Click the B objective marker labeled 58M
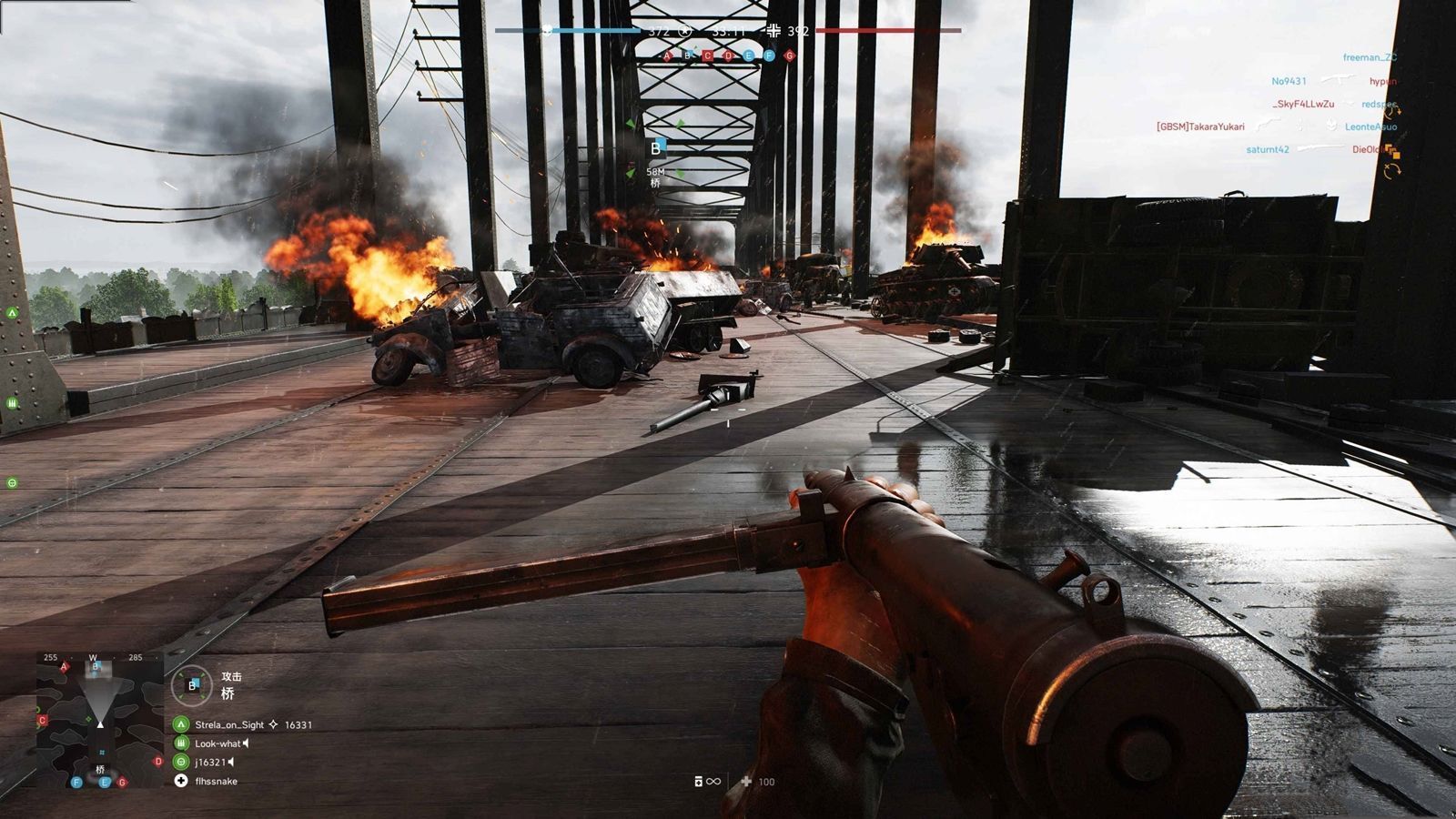This screenshot has width=1456, height=819. [656, 148]
